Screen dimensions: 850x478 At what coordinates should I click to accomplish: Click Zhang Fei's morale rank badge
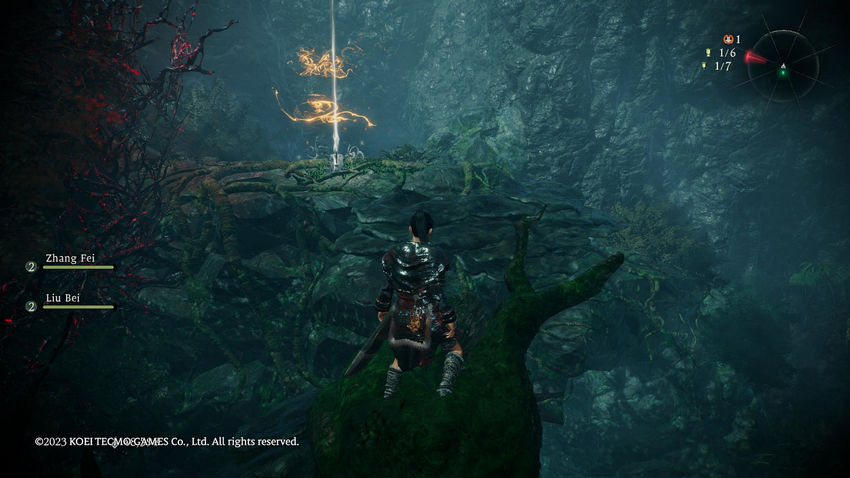31,267
